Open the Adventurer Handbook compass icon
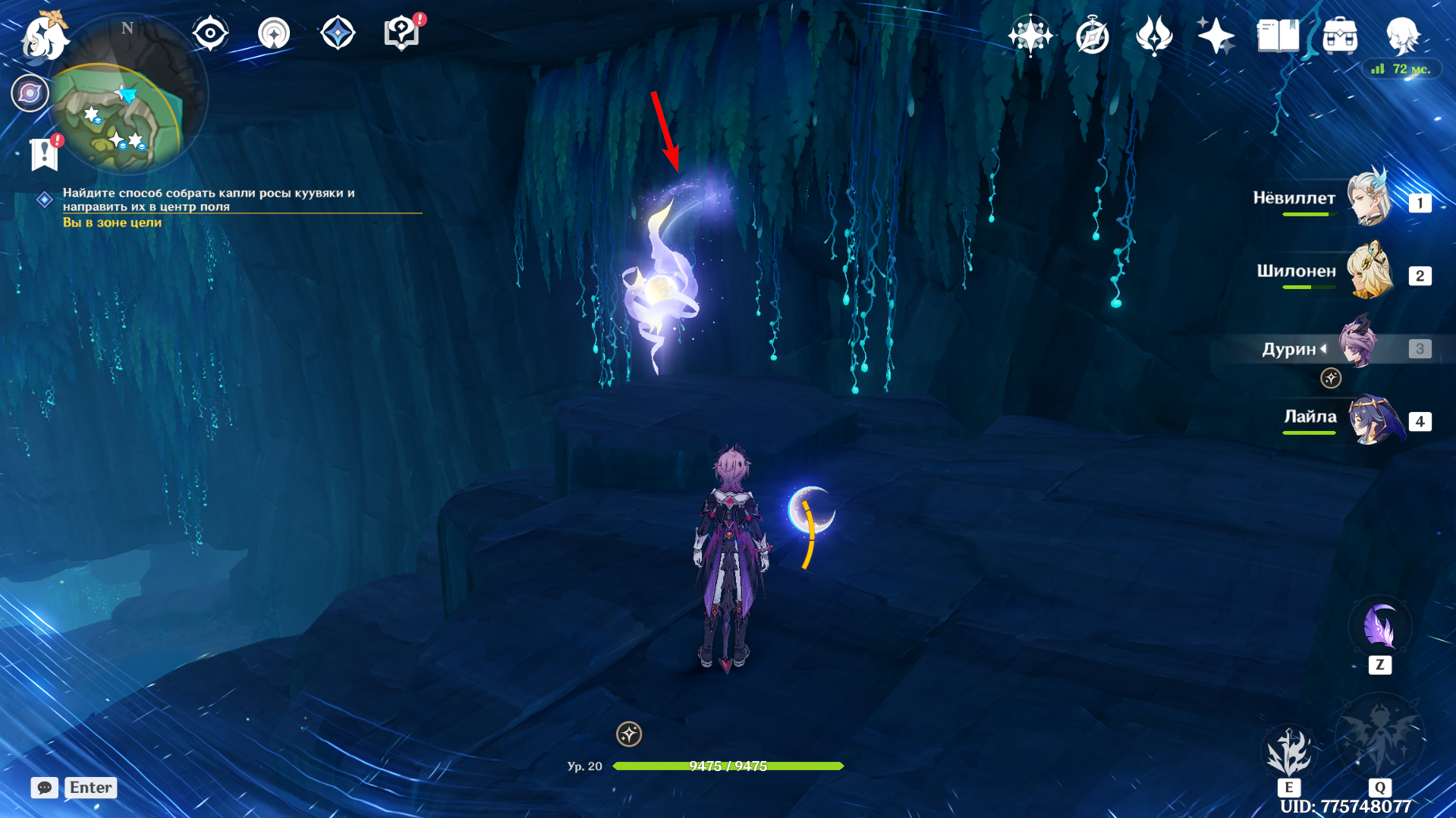This screenshot has width=1456, height=818. point(1092,36)
